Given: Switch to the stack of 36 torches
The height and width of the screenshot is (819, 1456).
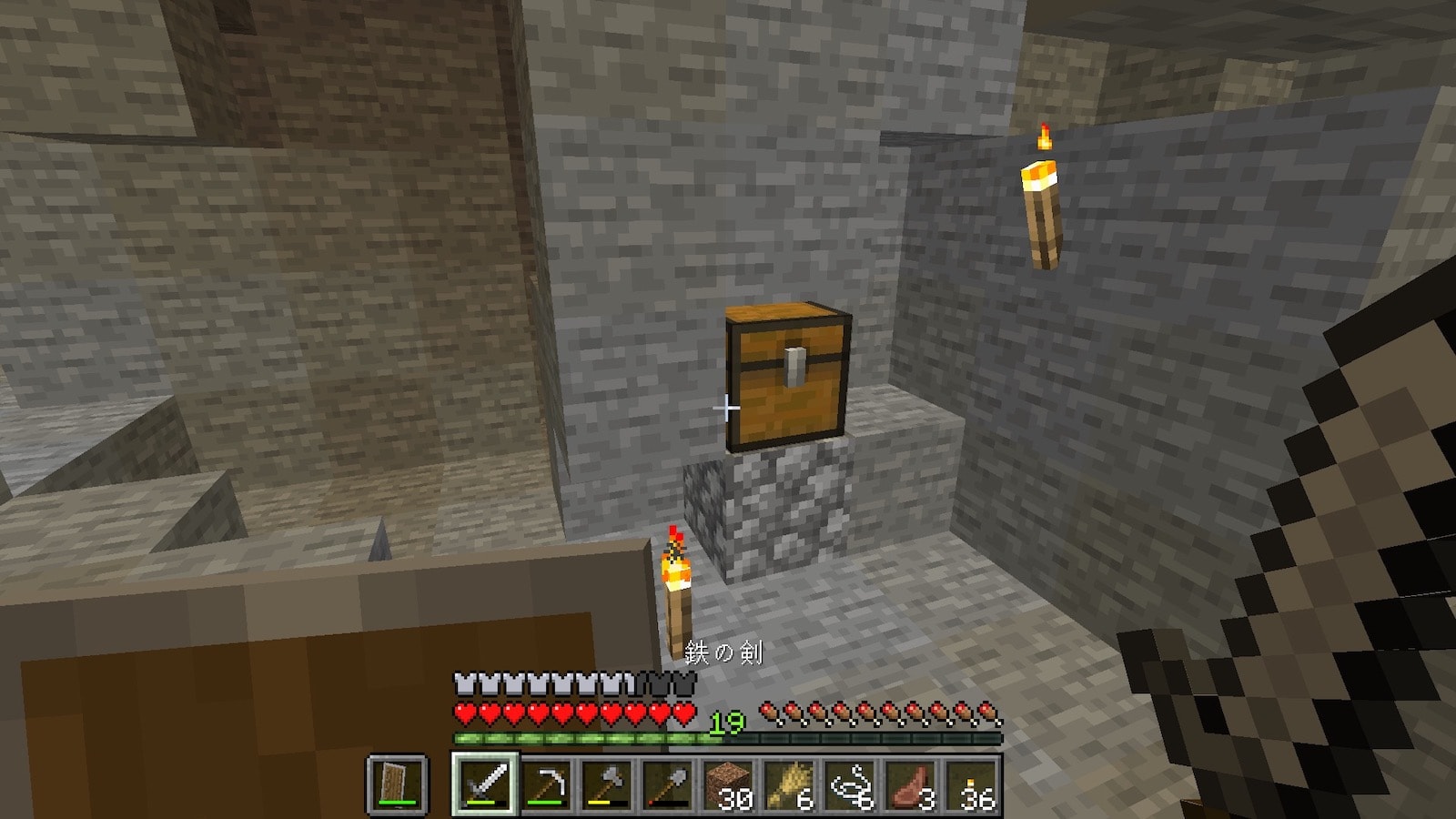Looking at the screenshot, I should click(x=973, y=784).
